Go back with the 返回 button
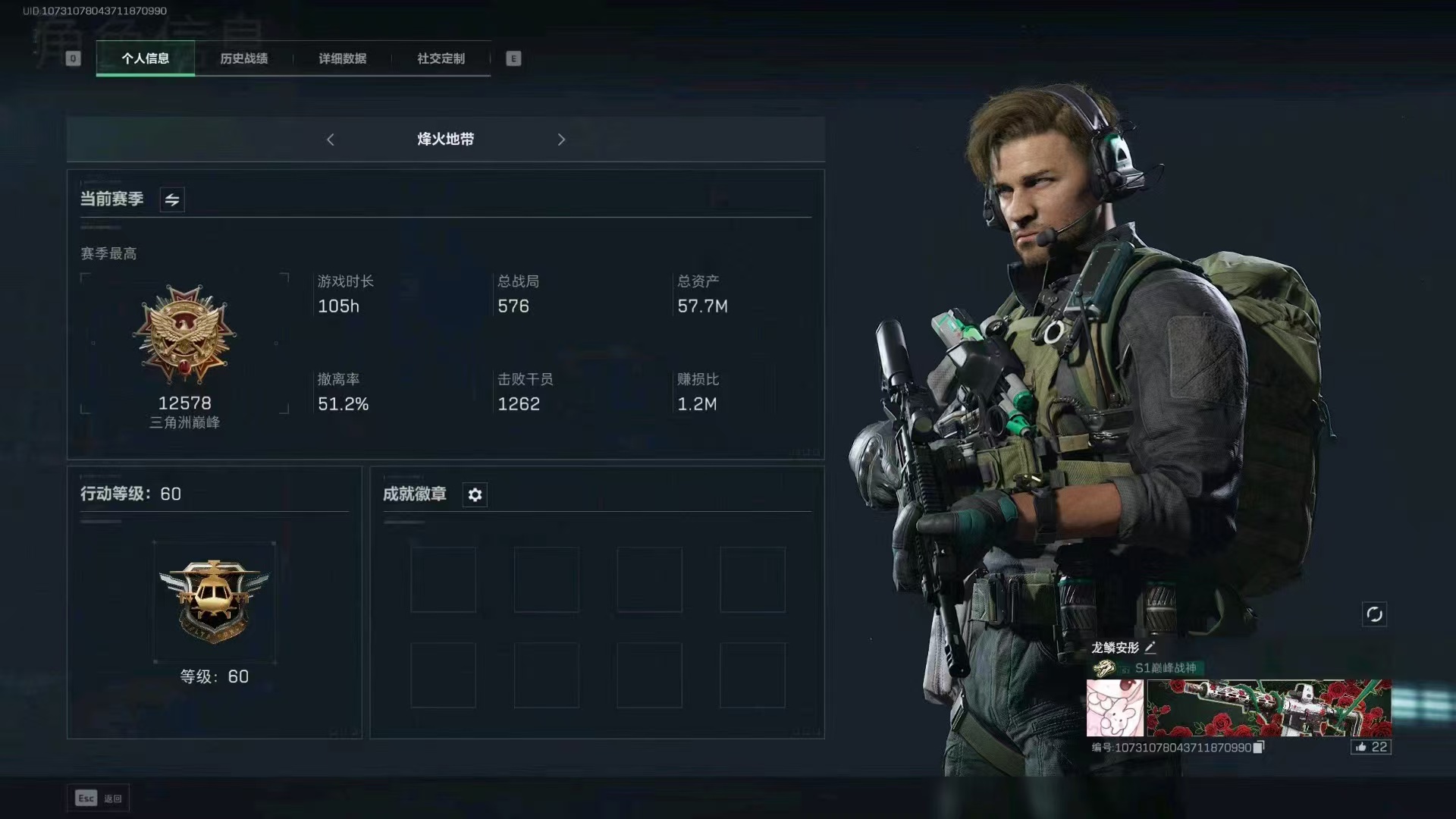This screenshot has height=819, width=1456. (x=99, y=798)
